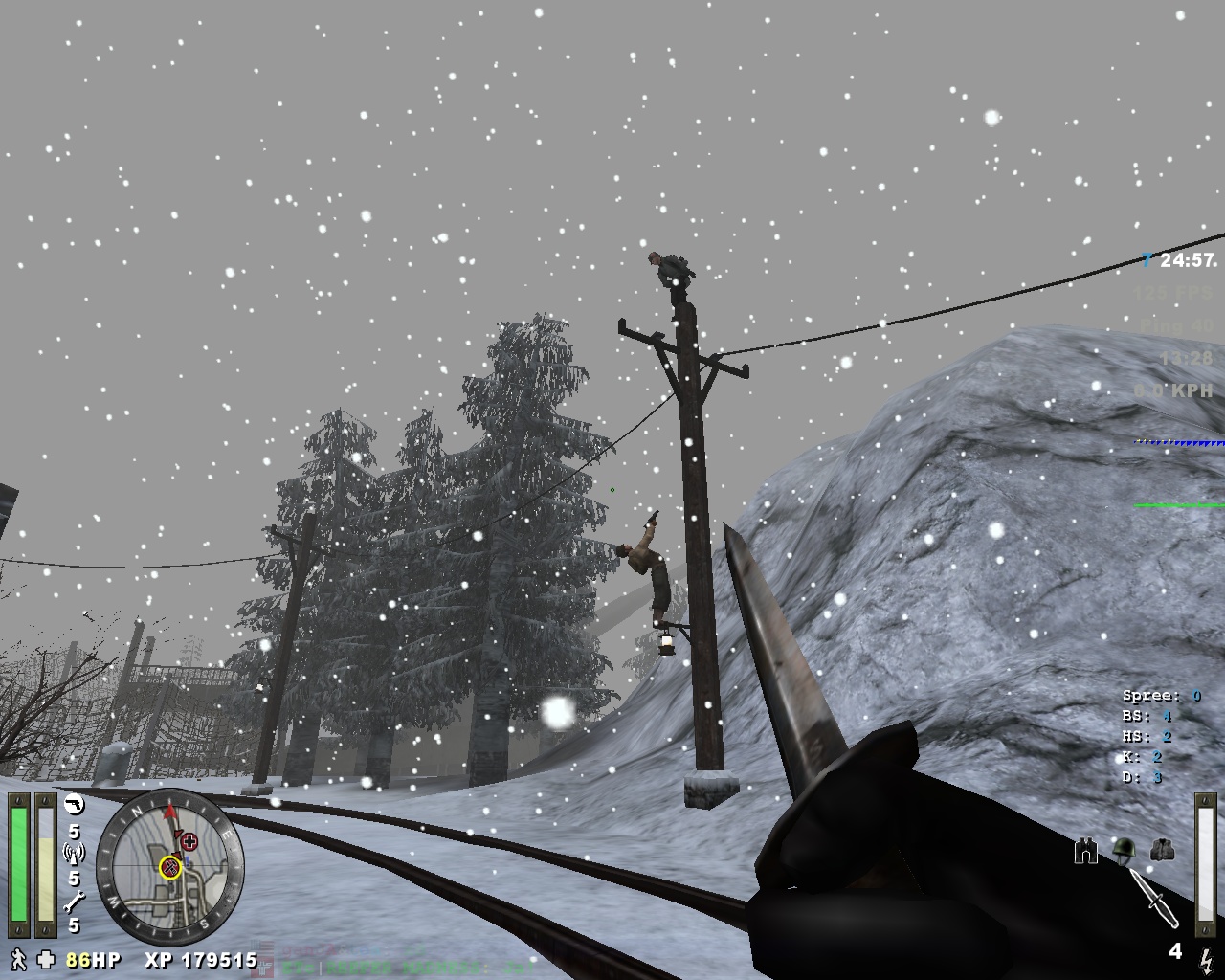Click the knife weapon icon

coord(1154,899)
